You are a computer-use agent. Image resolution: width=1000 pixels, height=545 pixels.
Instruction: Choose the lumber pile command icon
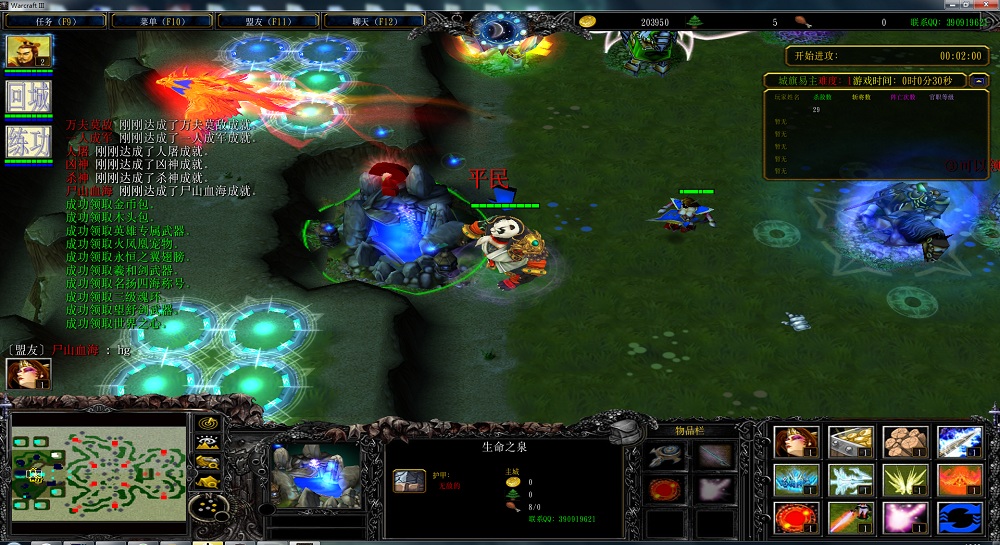[x=904, y=441]
